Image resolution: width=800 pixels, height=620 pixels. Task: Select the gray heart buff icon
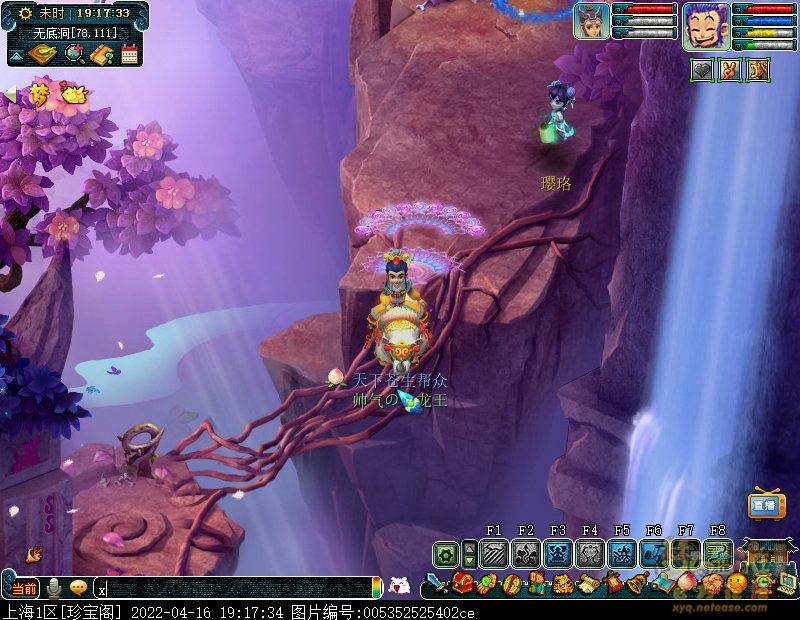pyautogui.click(x=703, y=69)
